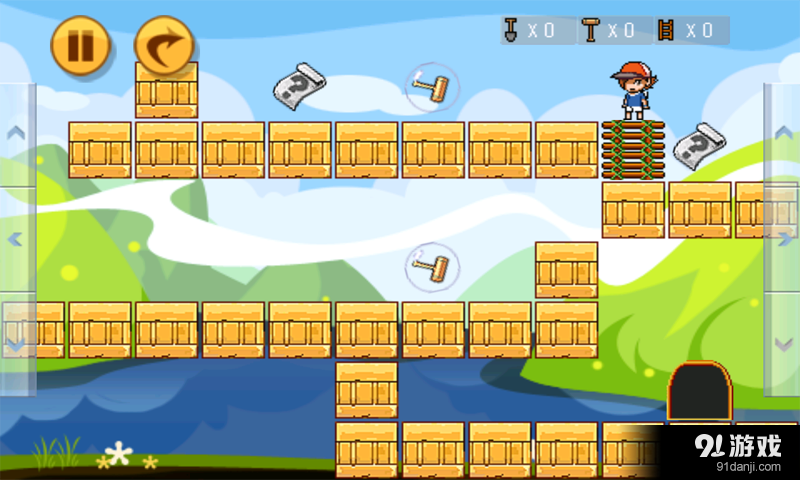Tap the left-pointing move arrow

[x=16, y=240]
